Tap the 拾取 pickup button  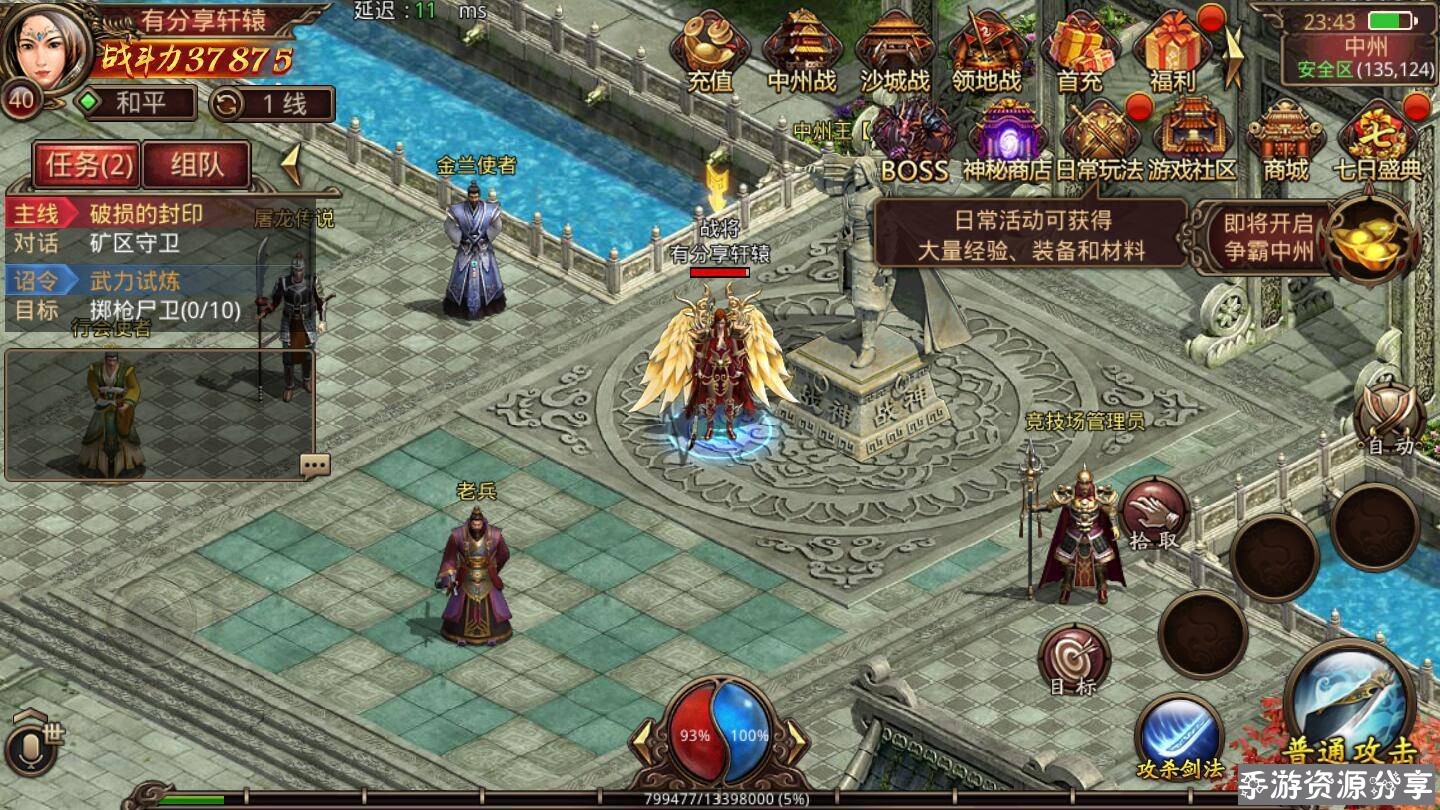(x=1154, y=514)
